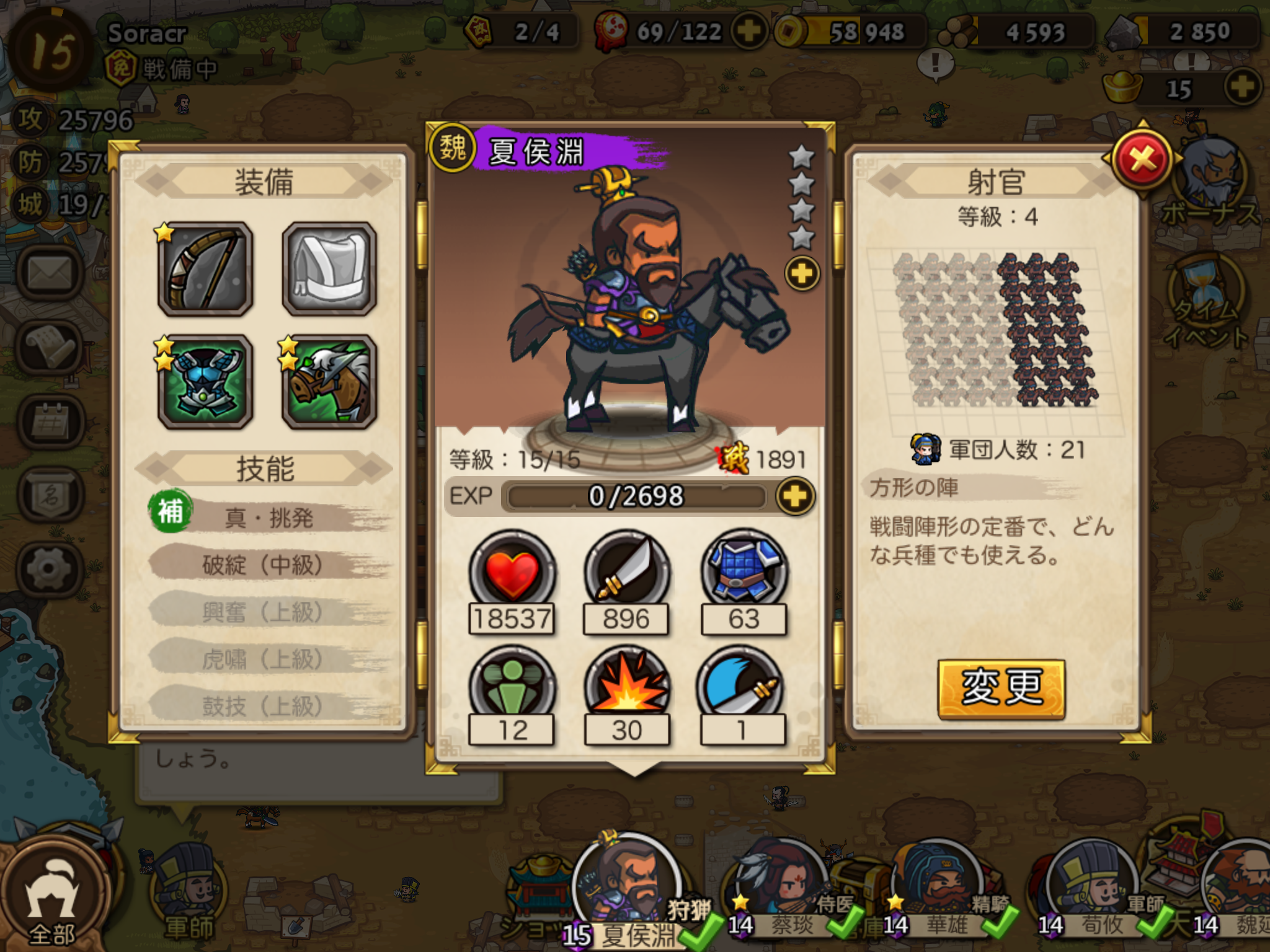Image resolution: width=1270 pixels, height=952 pixels.
Task: Open the scroll icon in sidebar
Action: coord(50,347)
